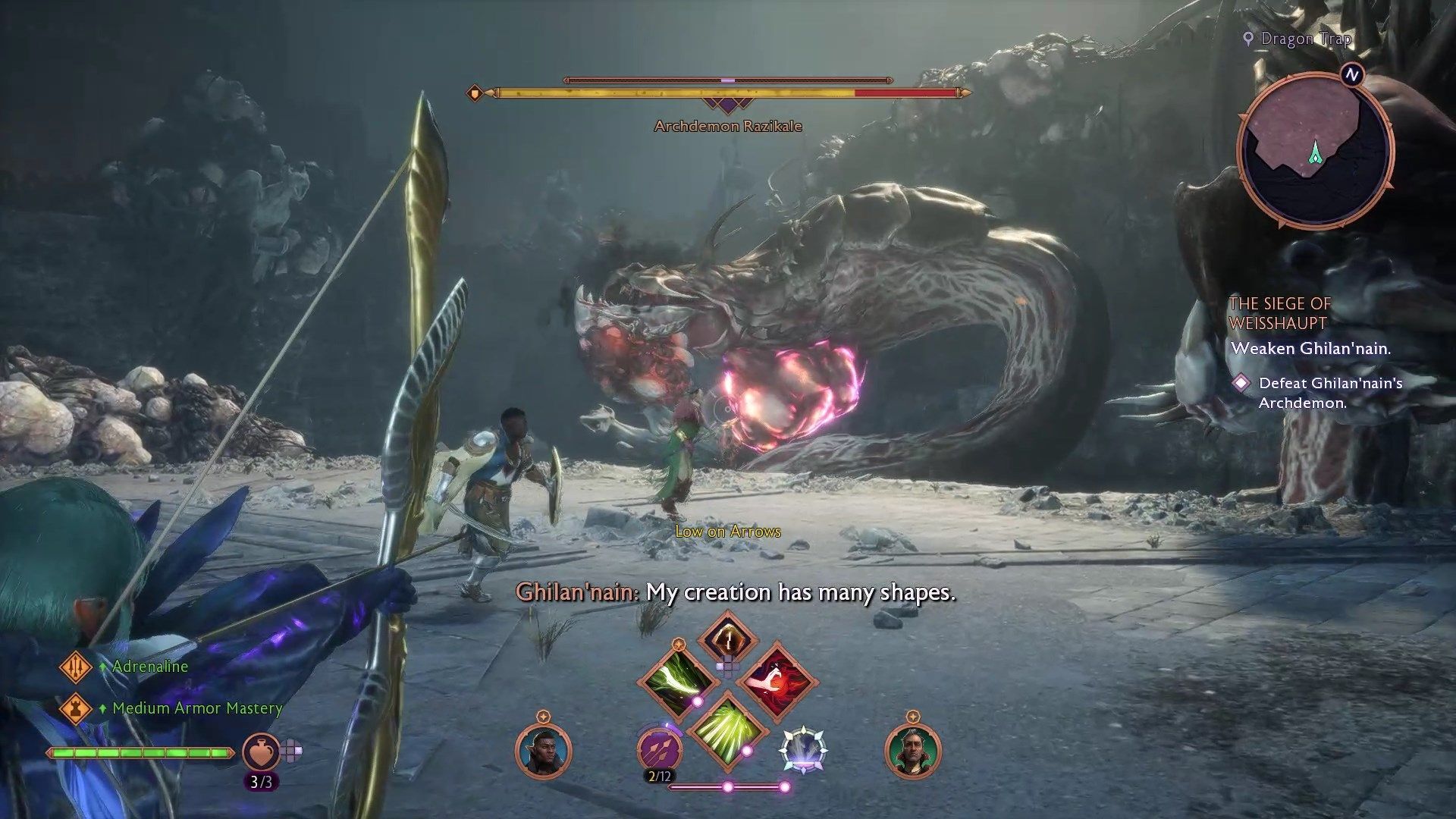The width and height of the screenshot is (1456, 819).
Task: Select the purple arrows ammo icon
Action: 658,750
